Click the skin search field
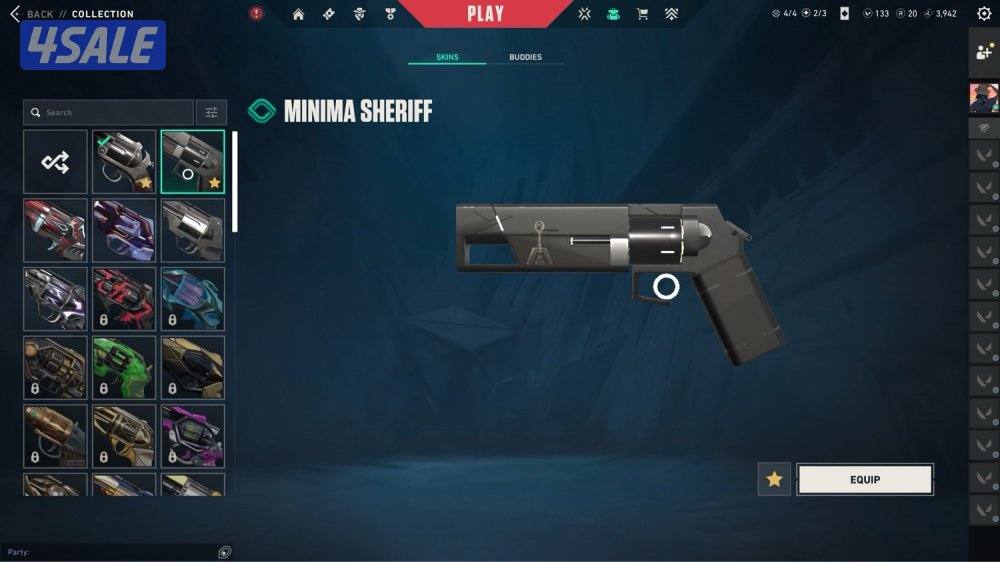The width and height of the screenshot is (1000, 562). tap(108, 113)
